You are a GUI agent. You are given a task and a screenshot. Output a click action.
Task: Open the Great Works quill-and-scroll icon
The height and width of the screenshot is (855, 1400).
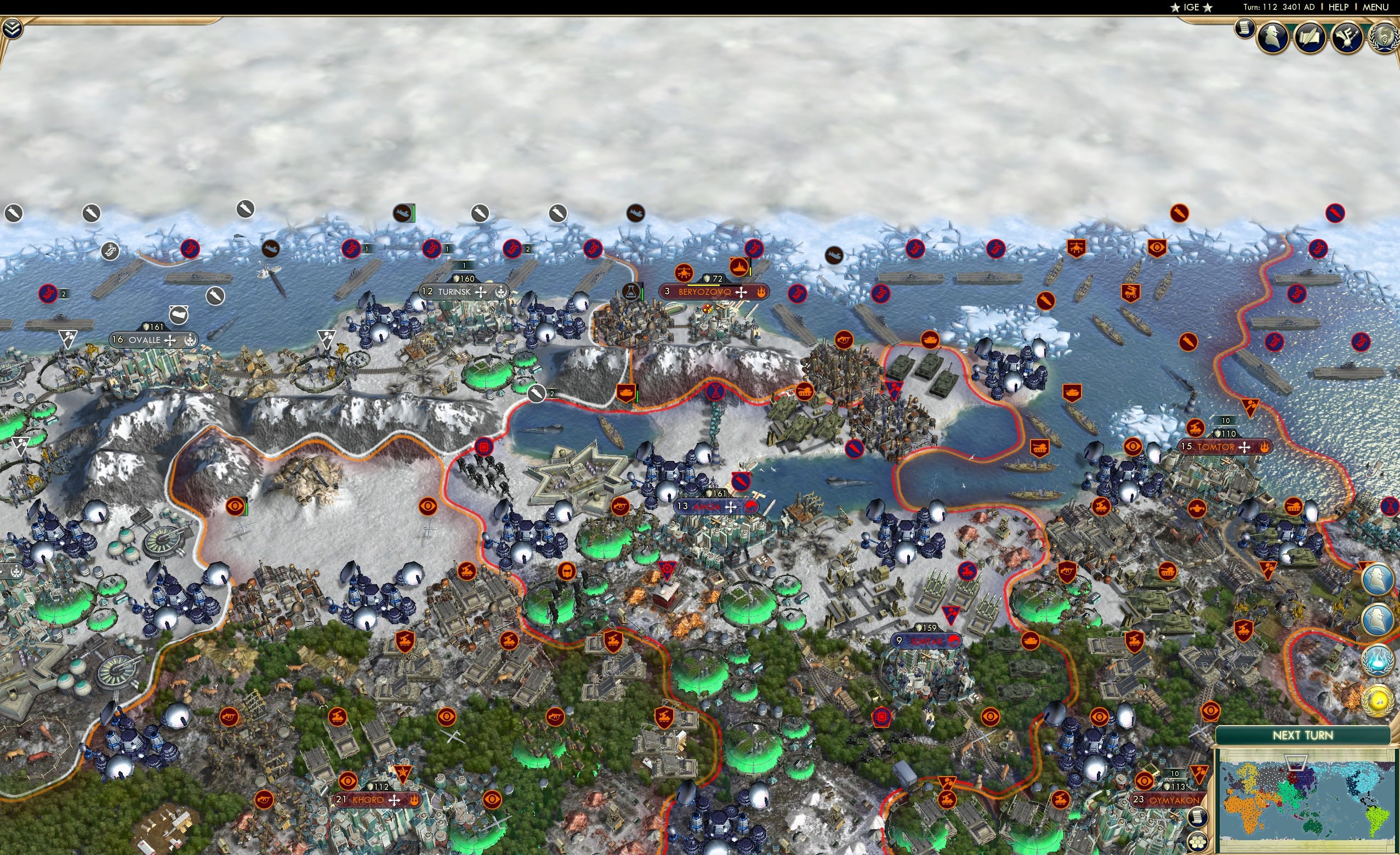1309,37
